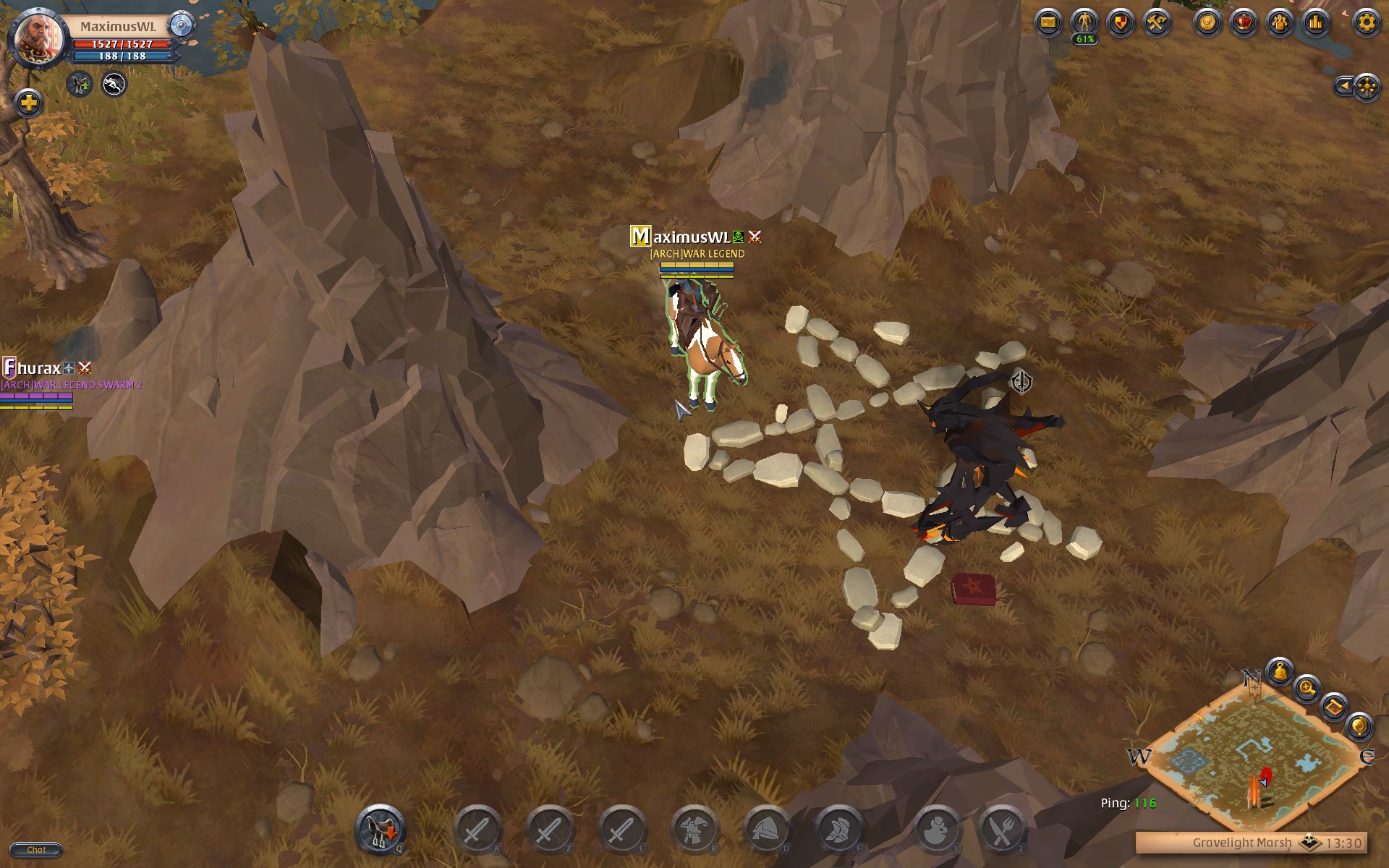This screenshot has height=868, width=1389.
Task: Zoom the minimap with the magnifier icon
Action: [x=1307, y=689]
